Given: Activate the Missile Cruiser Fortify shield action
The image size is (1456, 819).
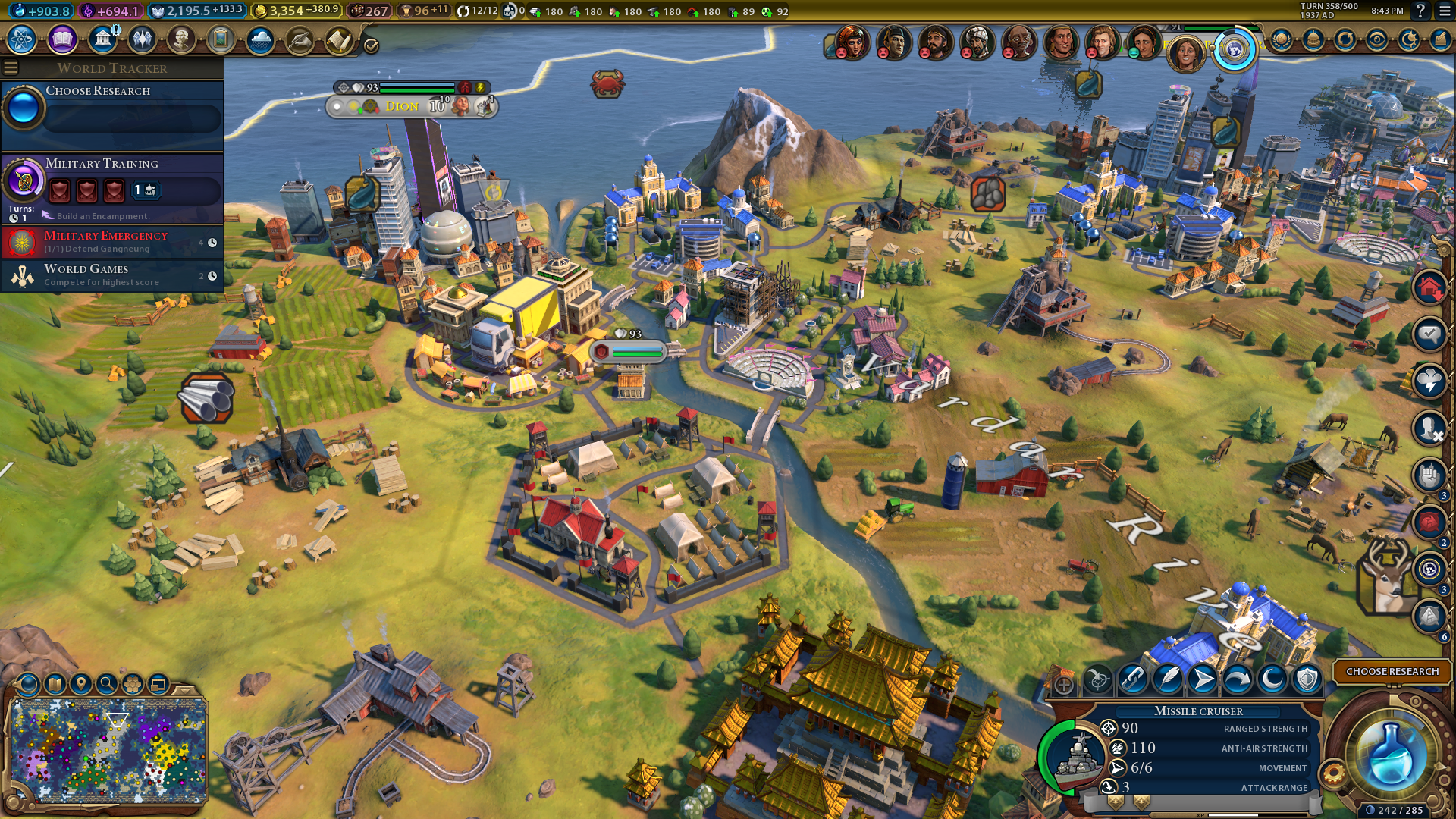Looking at the screenshot, I should coord(1307,679).
